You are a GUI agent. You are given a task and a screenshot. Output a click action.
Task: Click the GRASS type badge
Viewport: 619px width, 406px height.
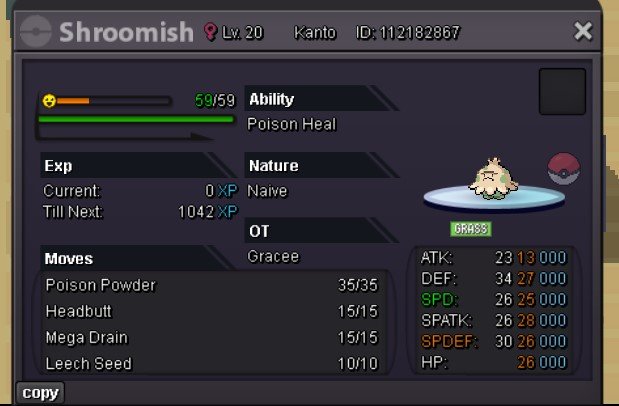point(470,229)
